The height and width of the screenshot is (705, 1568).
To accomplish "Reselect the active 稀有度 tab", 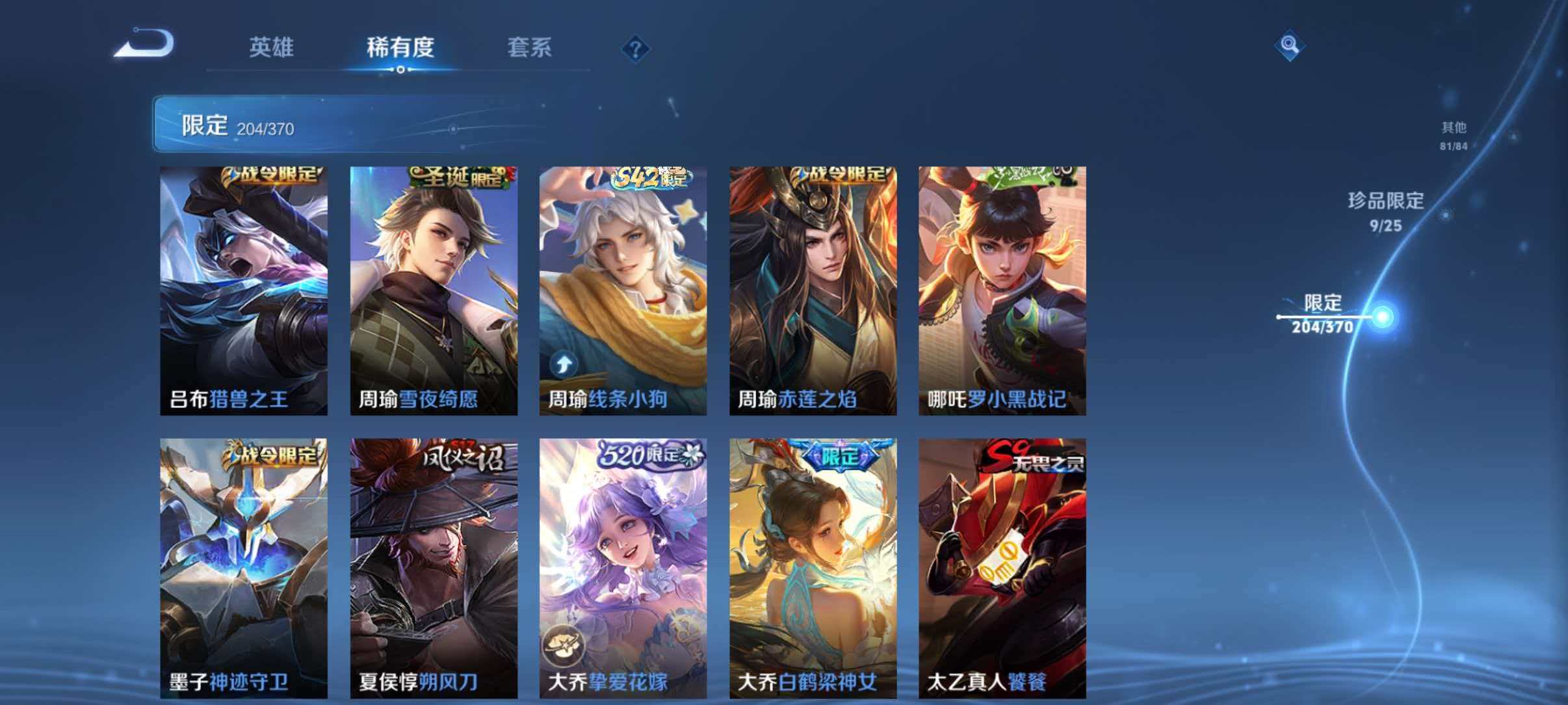I will pos(401,47).
